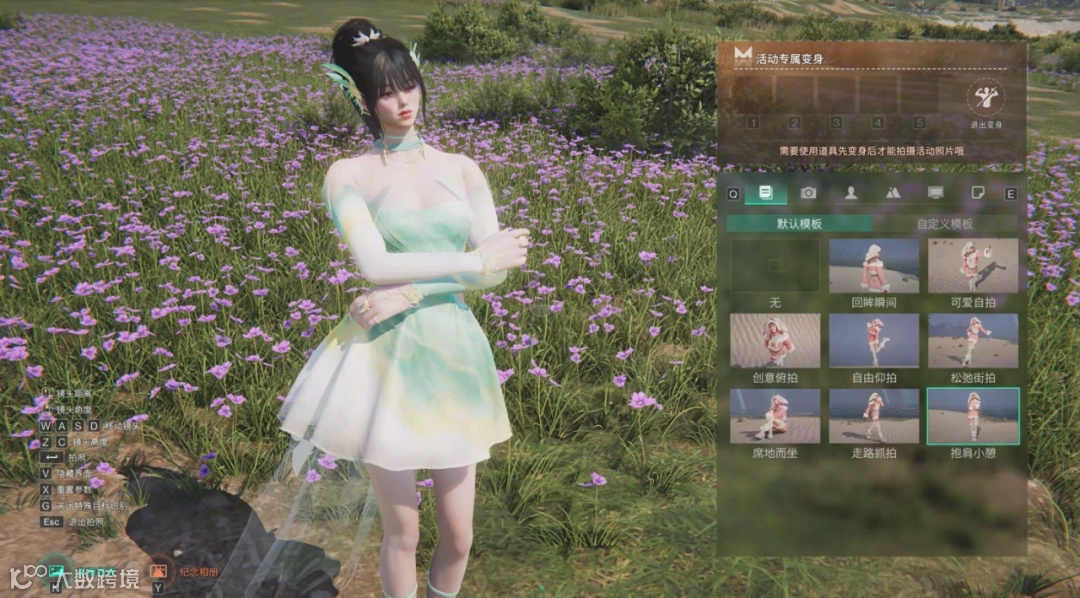Select the template list icon tab

[765, 192]
